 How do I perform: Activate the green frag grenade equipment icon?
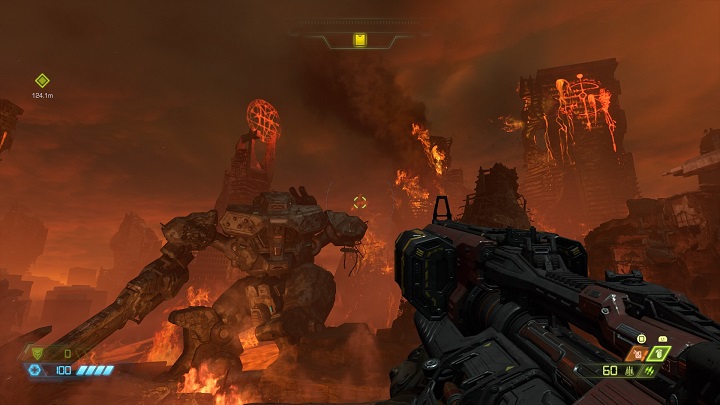point(660,353)
